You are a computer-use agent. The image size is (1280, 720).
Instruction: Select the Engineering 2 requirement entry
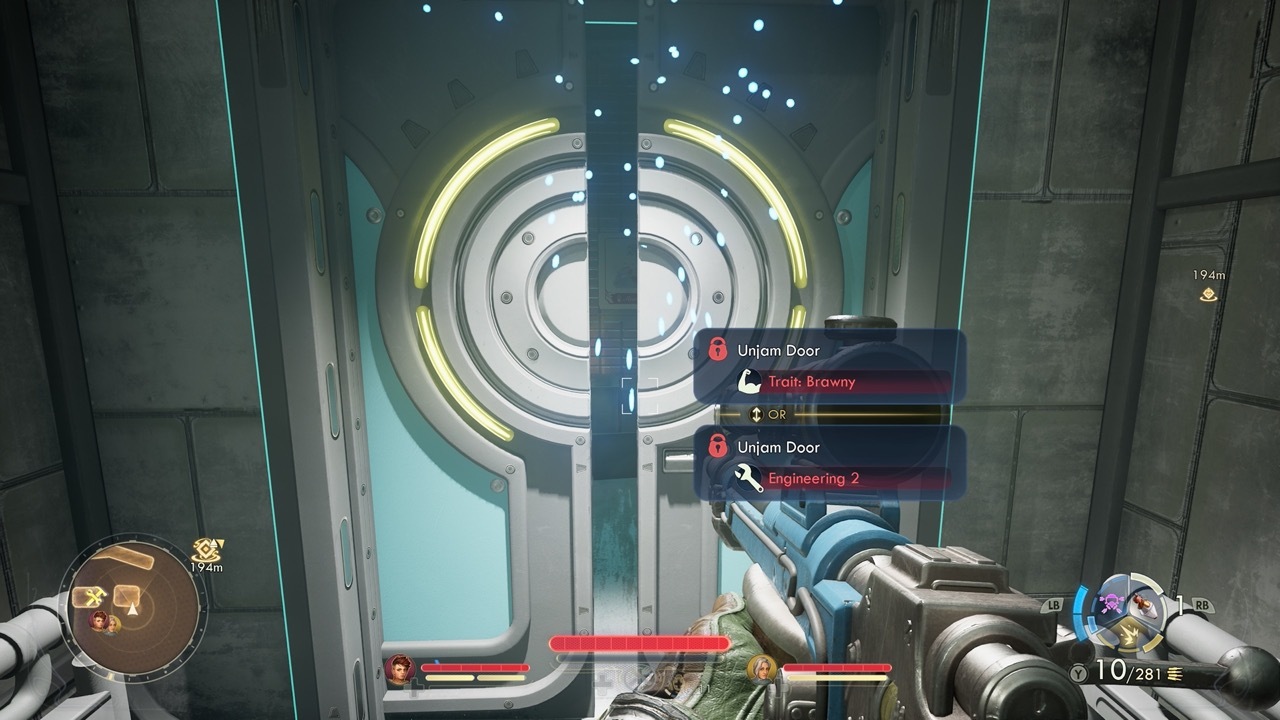(x=813, y=478)
